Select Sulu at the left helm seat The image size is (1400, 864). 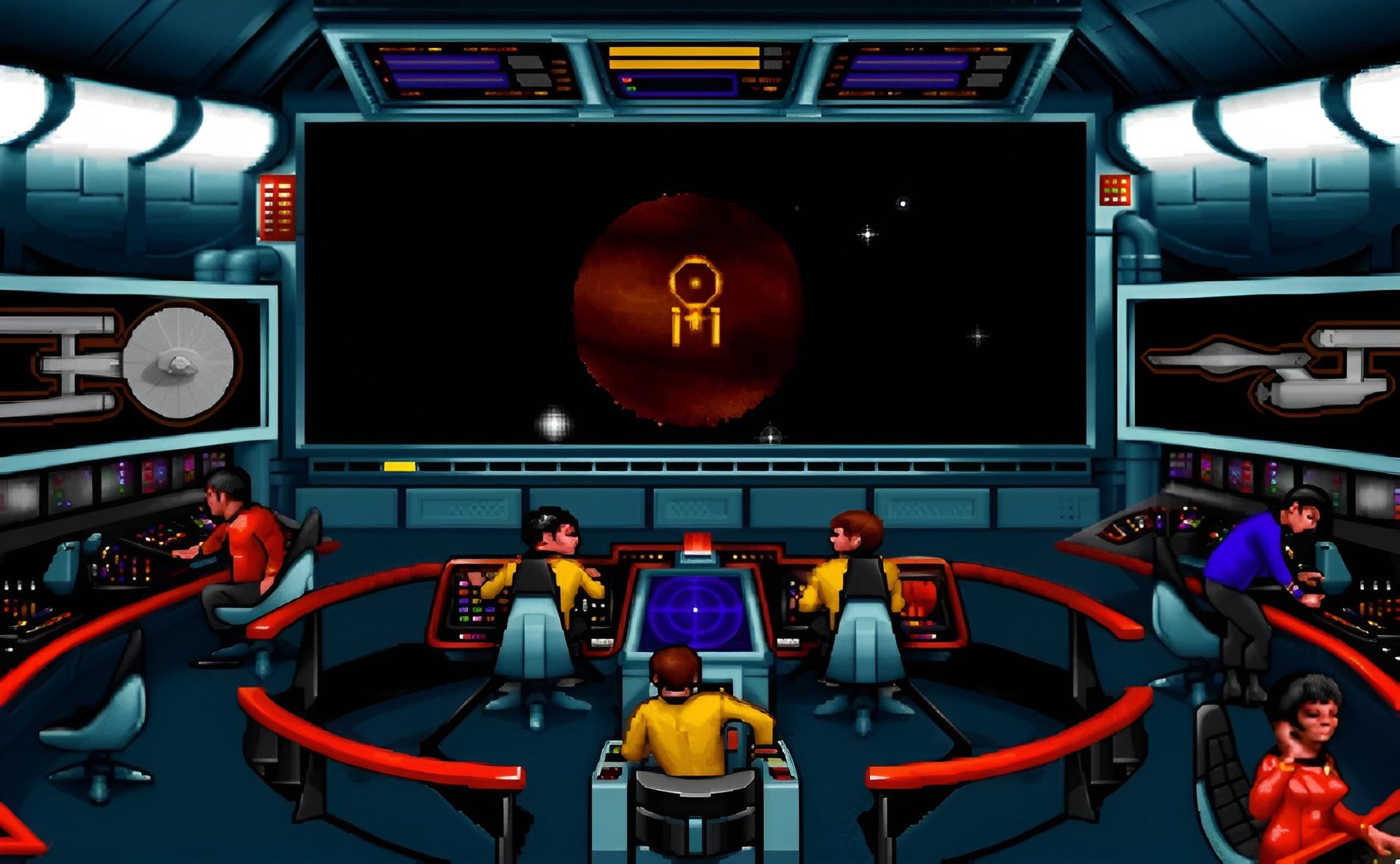click(546, 567)
